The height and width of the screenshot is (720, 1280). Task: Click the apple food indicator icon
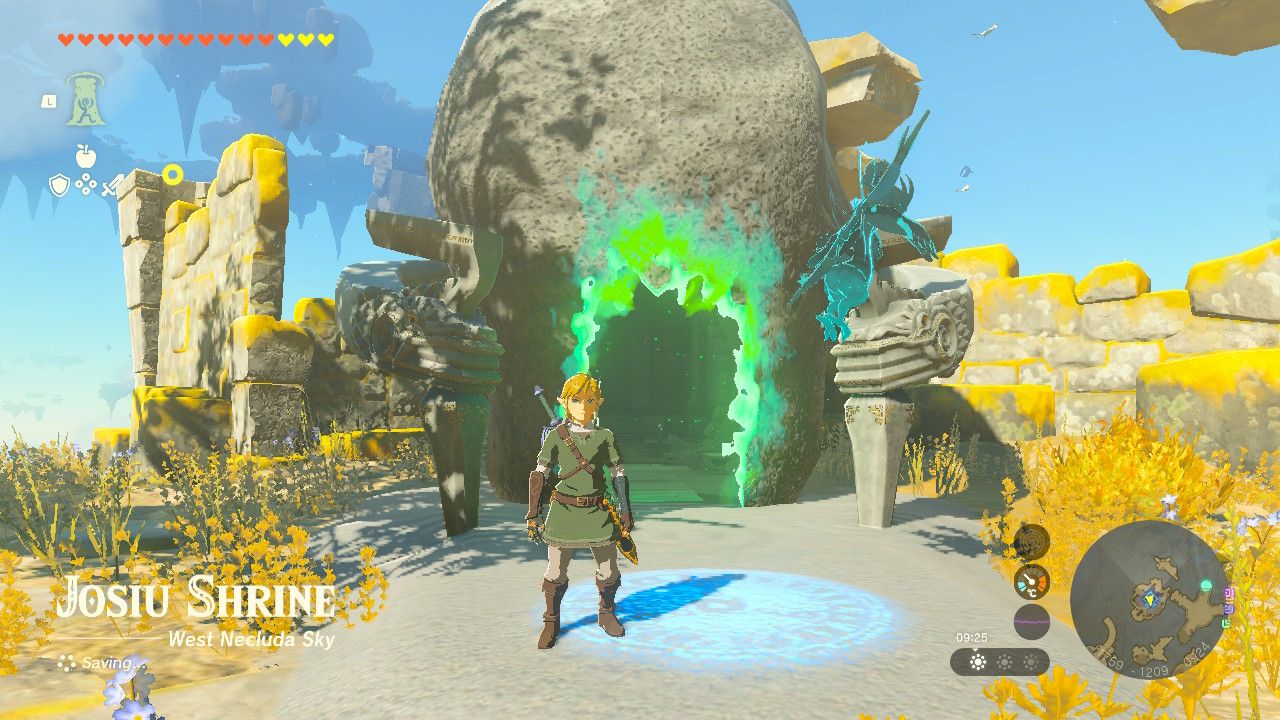click(x=85, y=155)
